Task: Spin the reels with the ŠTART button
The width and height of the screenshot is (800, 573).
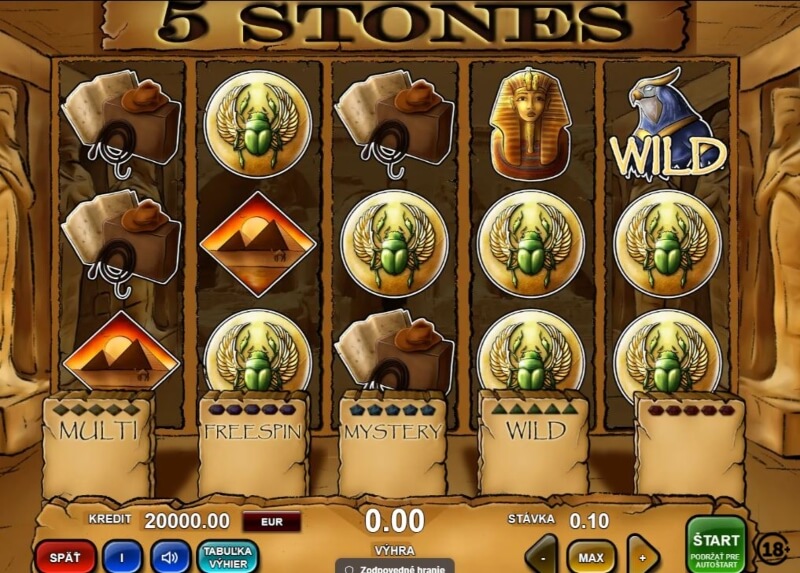Action: click(716, 544)
